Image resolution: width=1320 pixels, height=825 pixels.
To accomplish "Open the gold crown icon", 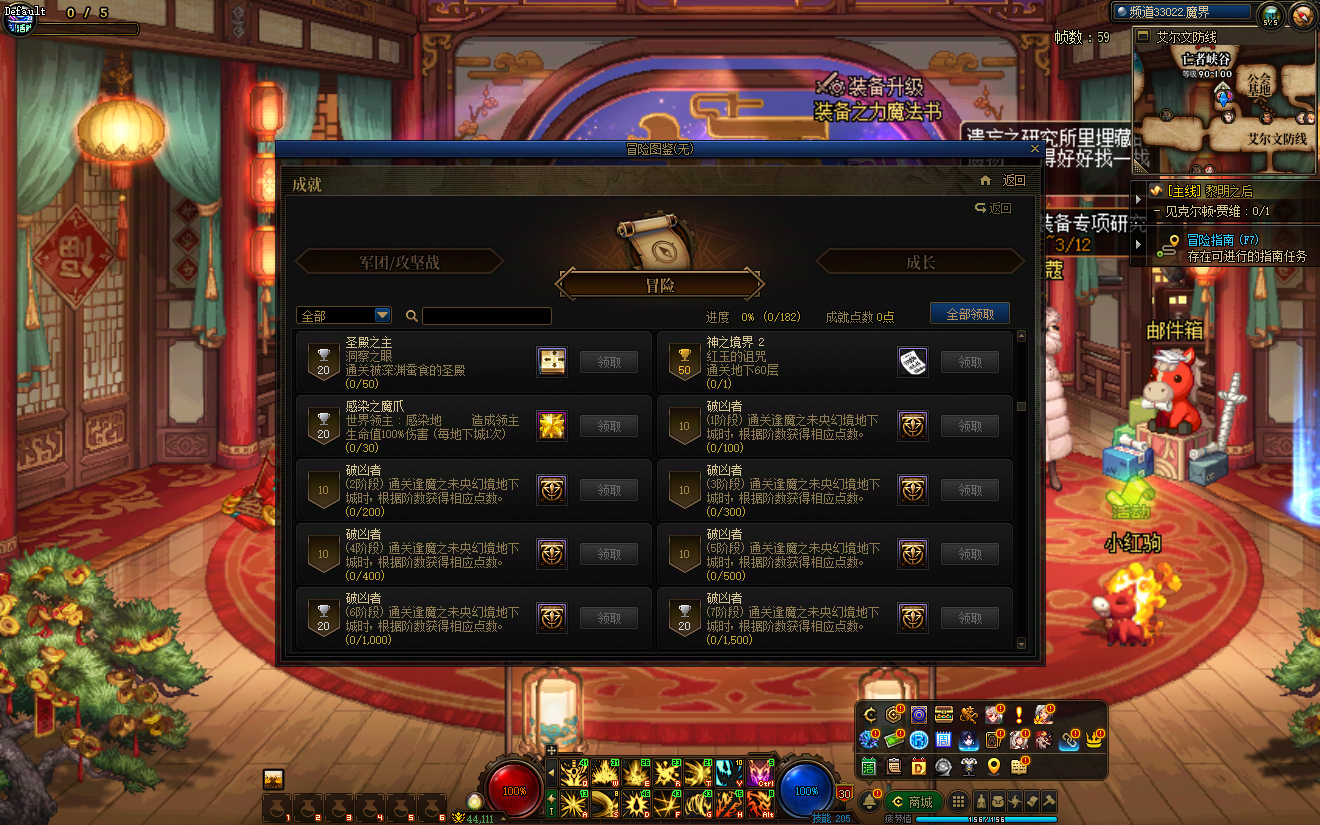I will [1094, 741].
